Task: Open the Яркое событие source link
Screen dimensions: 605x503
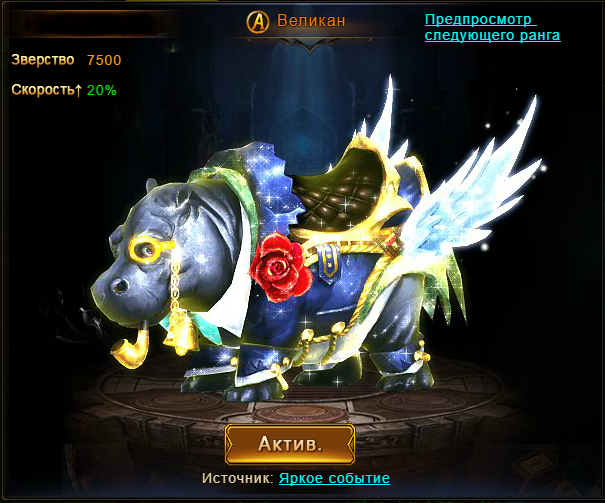Action: point(334,479)
